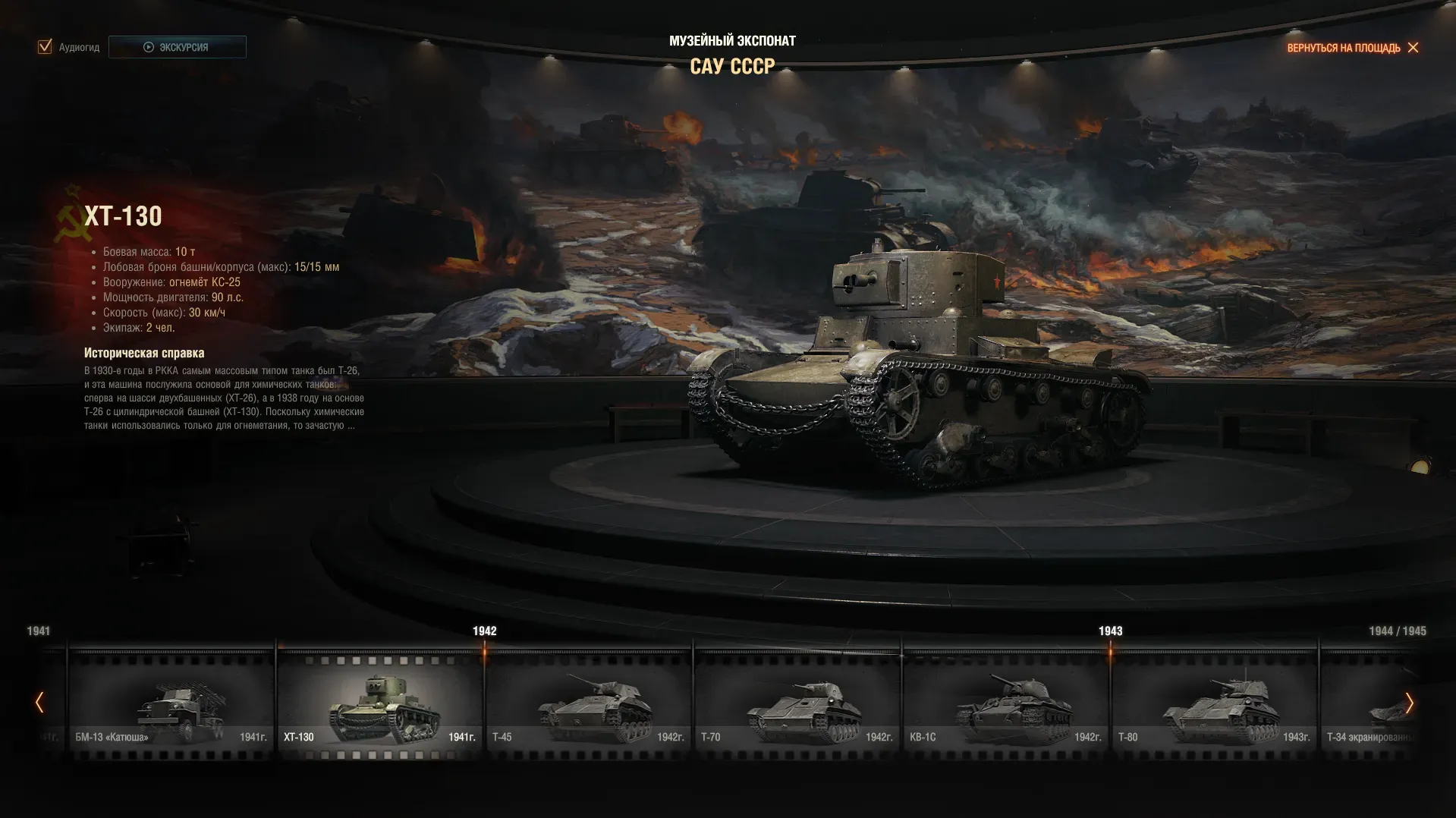Jump to the 1941 timeline year
Screen dimensions: 1456x818
click(x=39, y=631)
